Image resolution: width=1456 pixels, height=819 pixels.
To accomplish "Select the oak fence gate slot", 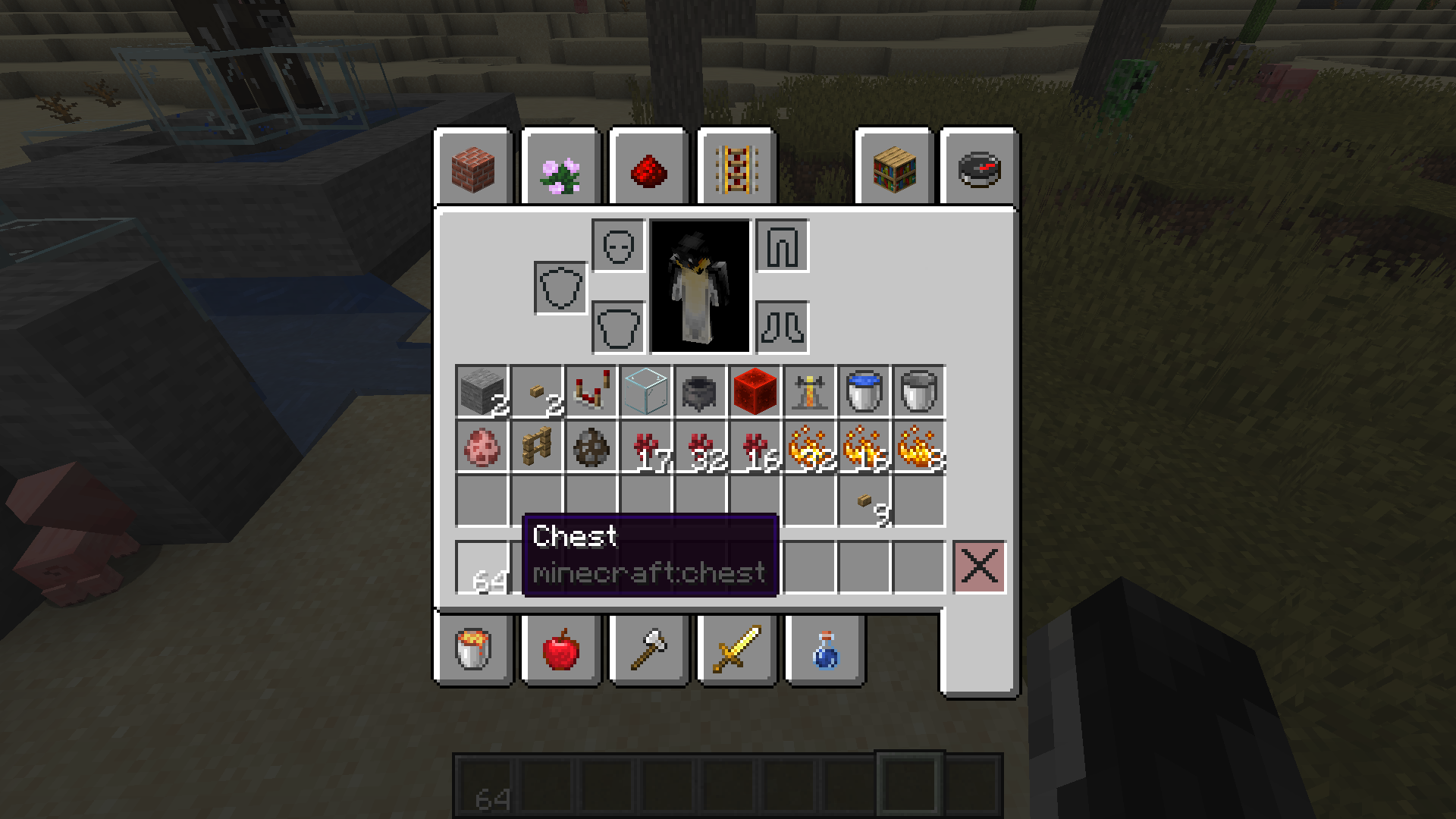I will (x=537, y=447).
